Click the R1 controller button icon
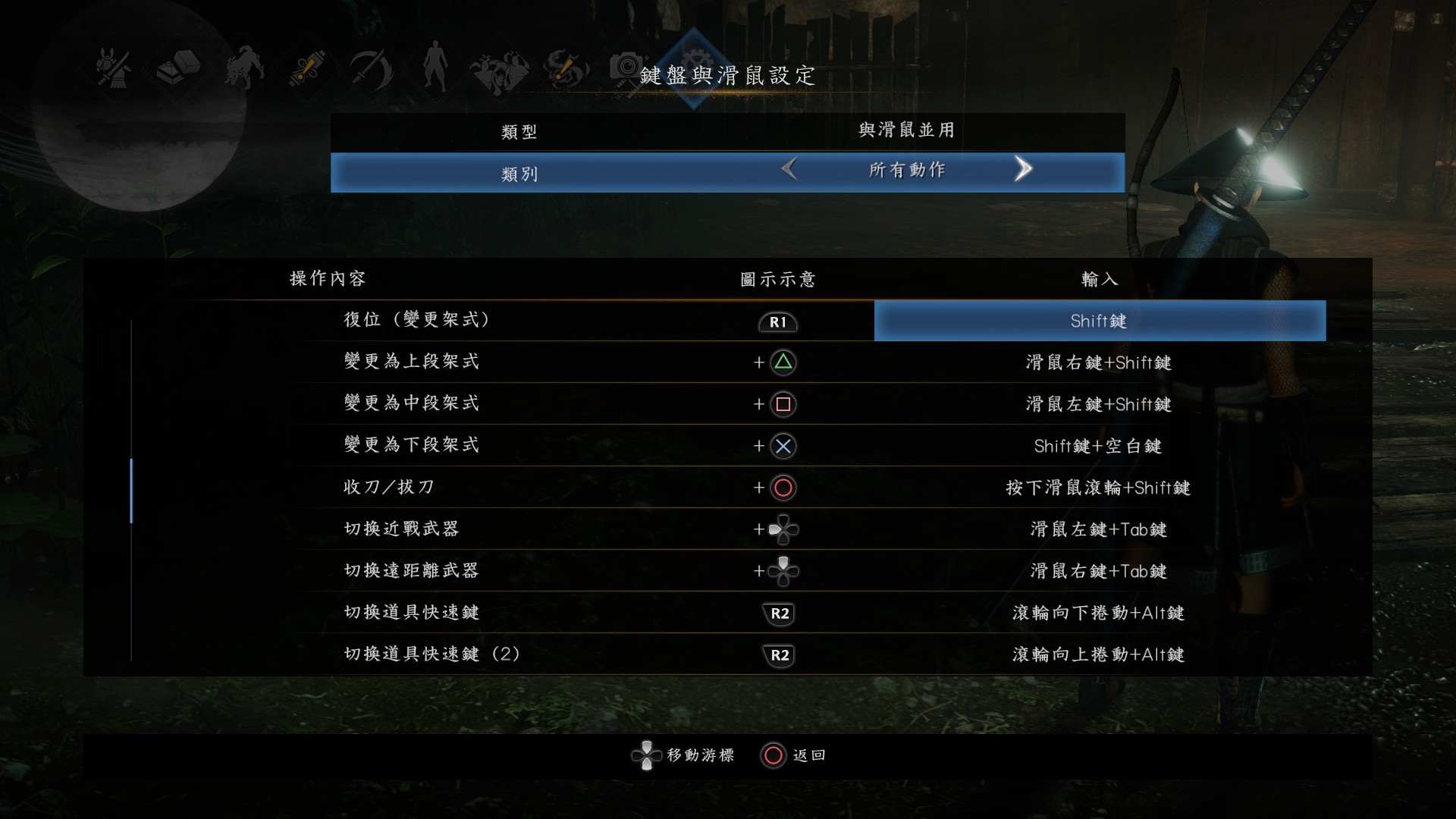 pyautogui.click(x=778, y=322)
